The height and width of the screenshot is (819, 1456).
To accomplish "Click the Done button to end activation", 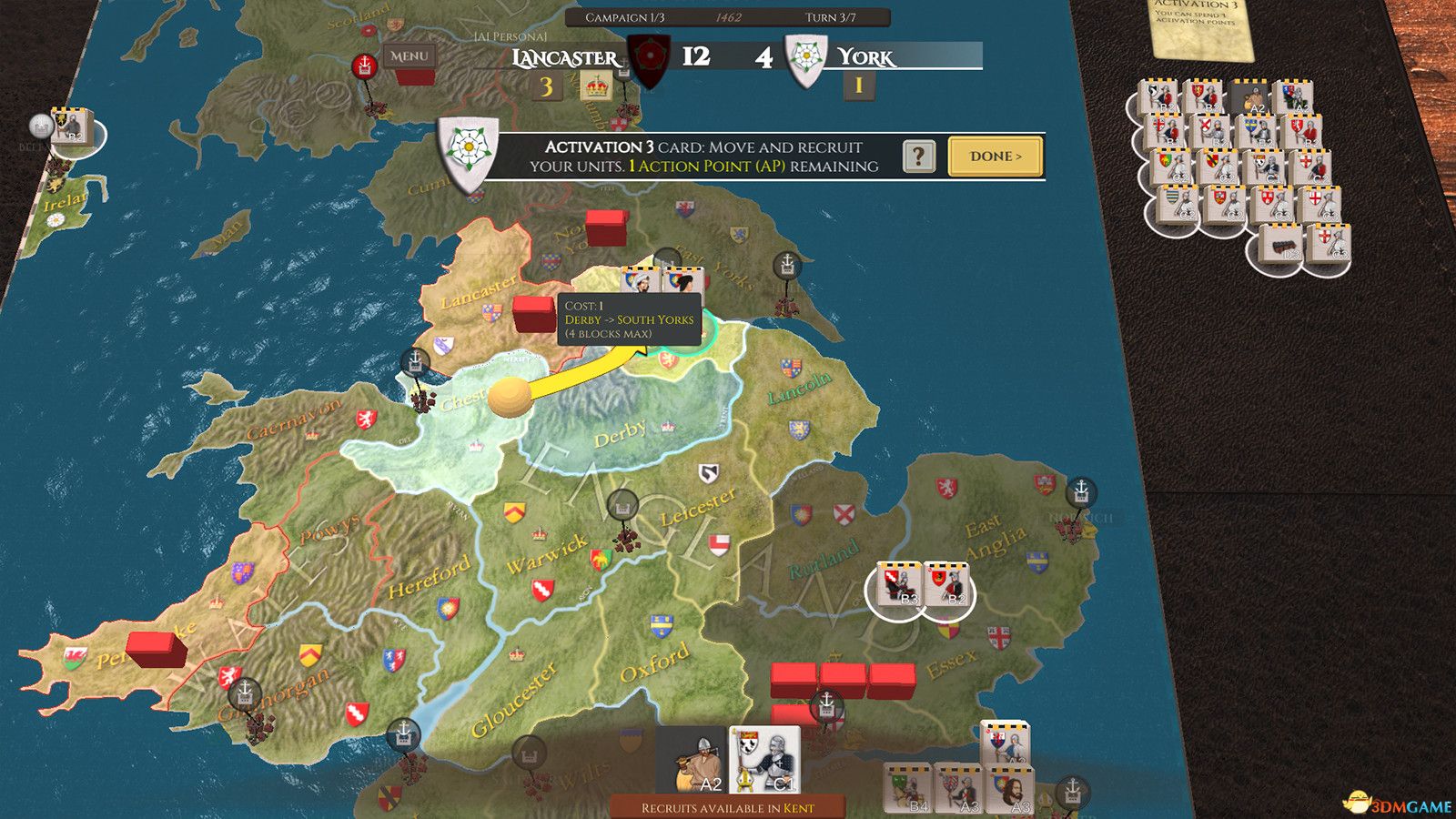I will [x=995, y=157].
